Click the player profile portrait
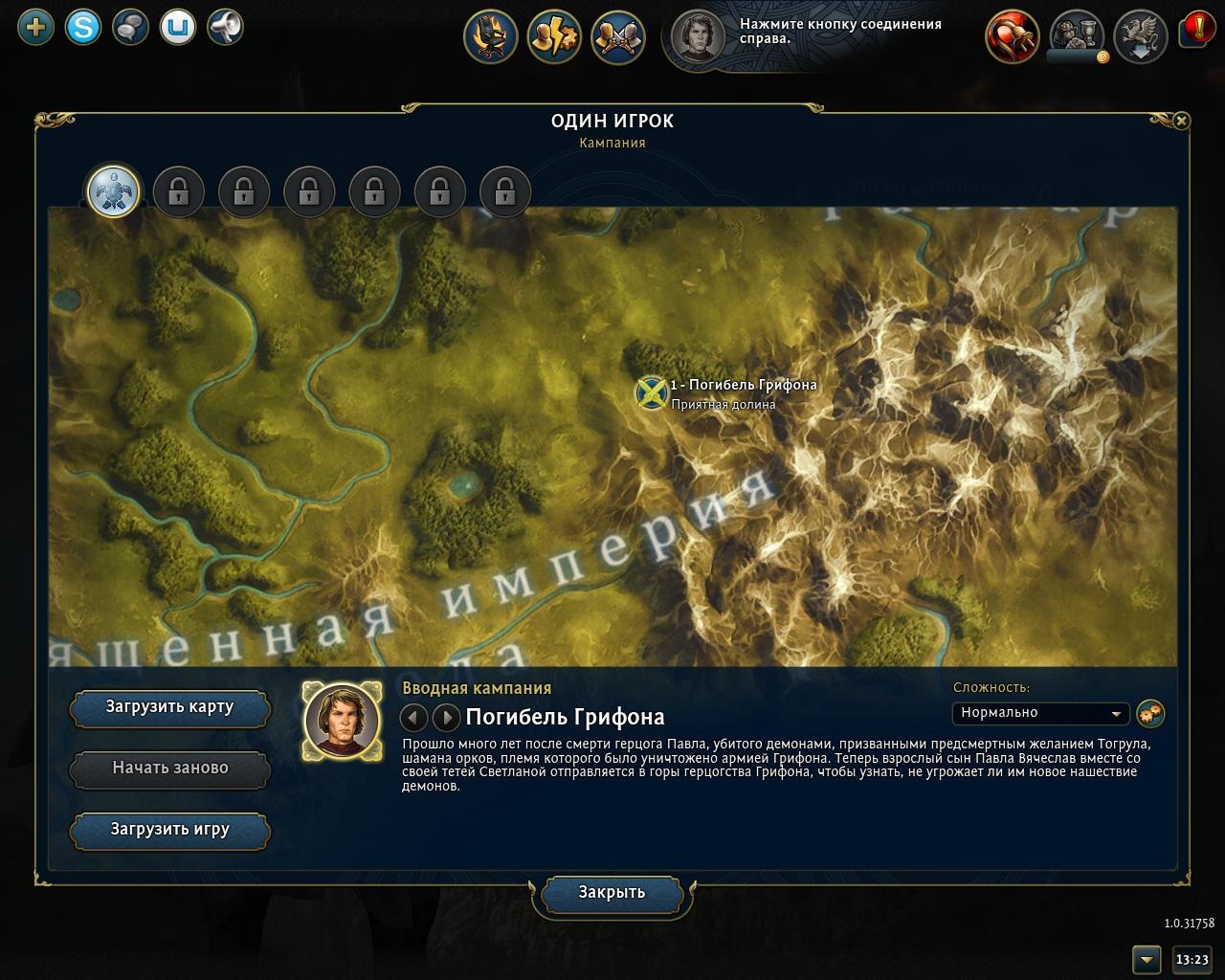The image size is (1225, 980). coord(699,36)
